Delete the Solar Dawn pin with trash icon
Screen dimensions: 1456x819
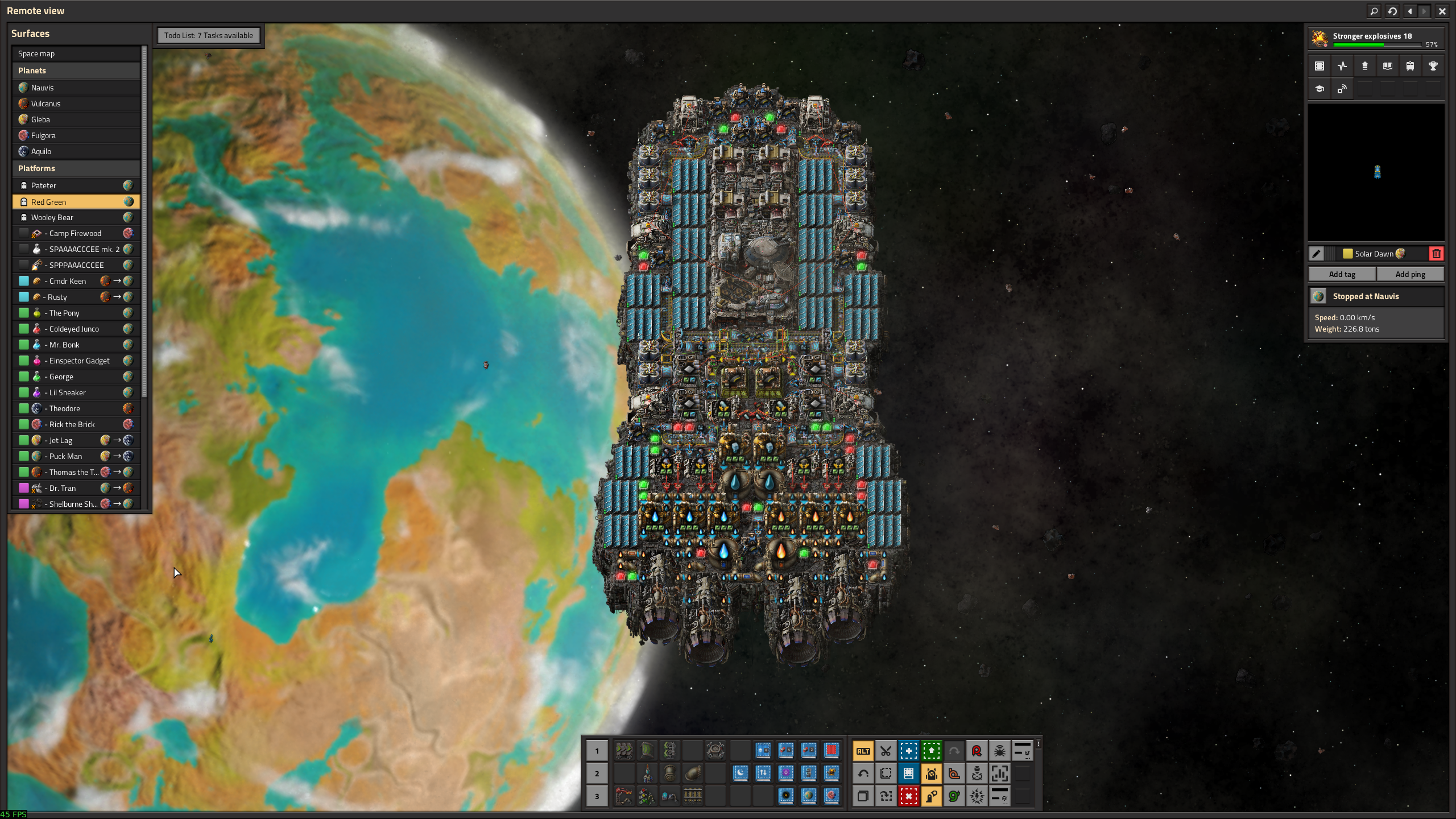click(1436, 254)
